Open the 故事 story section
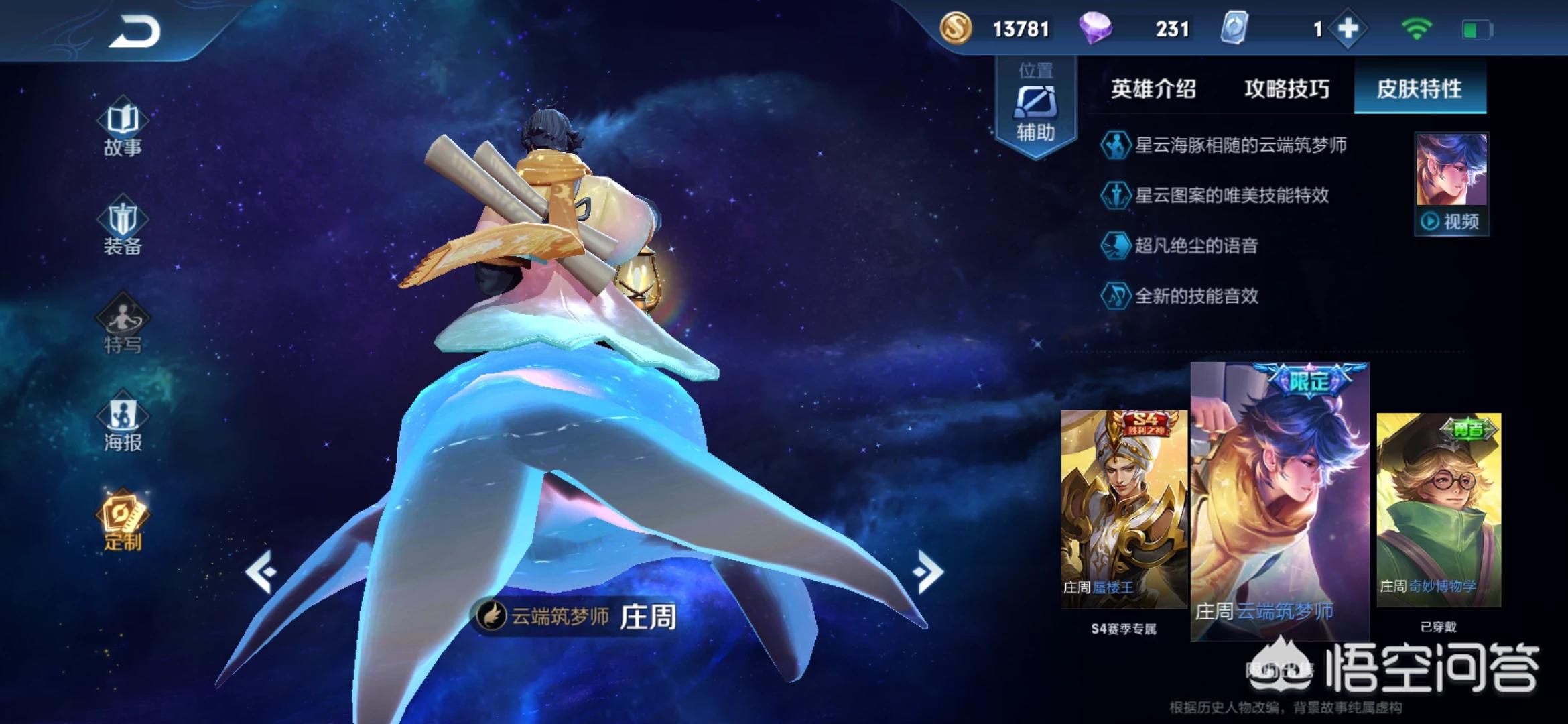The height and width of the screenshot is (724, 1568). point(123,129)
